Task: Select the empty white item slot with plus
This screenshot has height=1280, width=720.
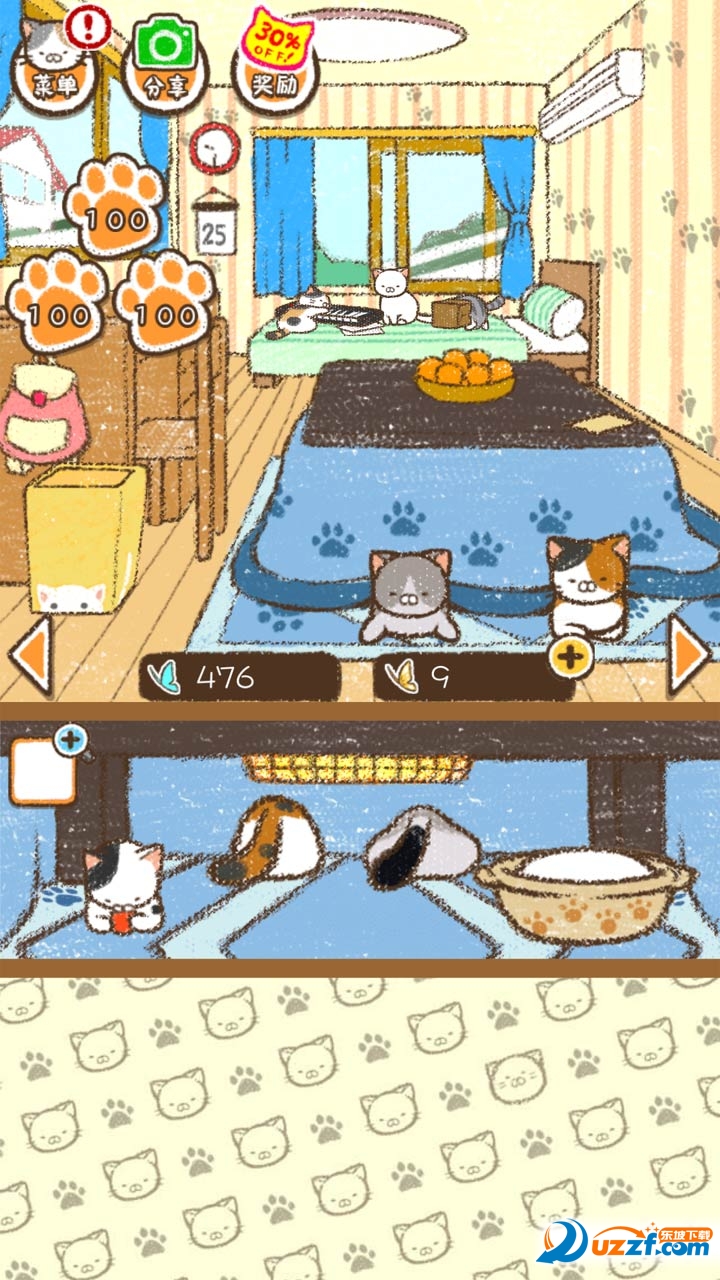Action: 42,771
